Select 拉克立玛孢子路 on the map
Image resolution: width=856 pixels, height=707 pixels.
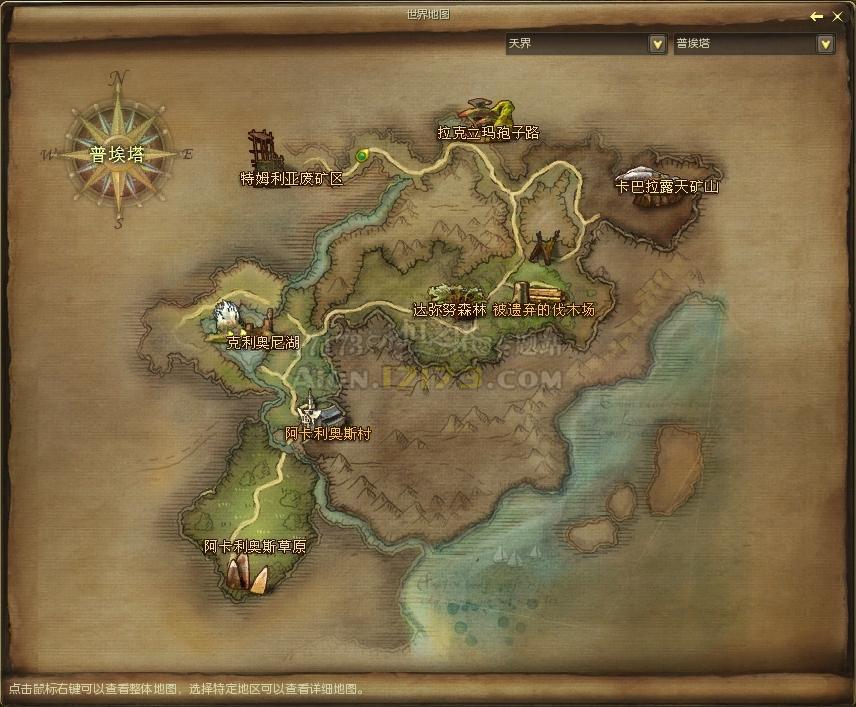[488, 131]
